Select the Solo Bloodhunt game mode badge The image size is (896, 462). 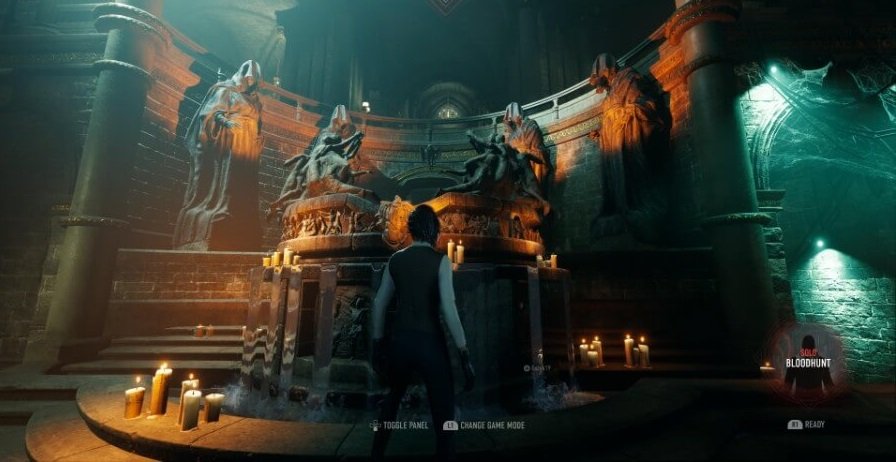(808, 360)
